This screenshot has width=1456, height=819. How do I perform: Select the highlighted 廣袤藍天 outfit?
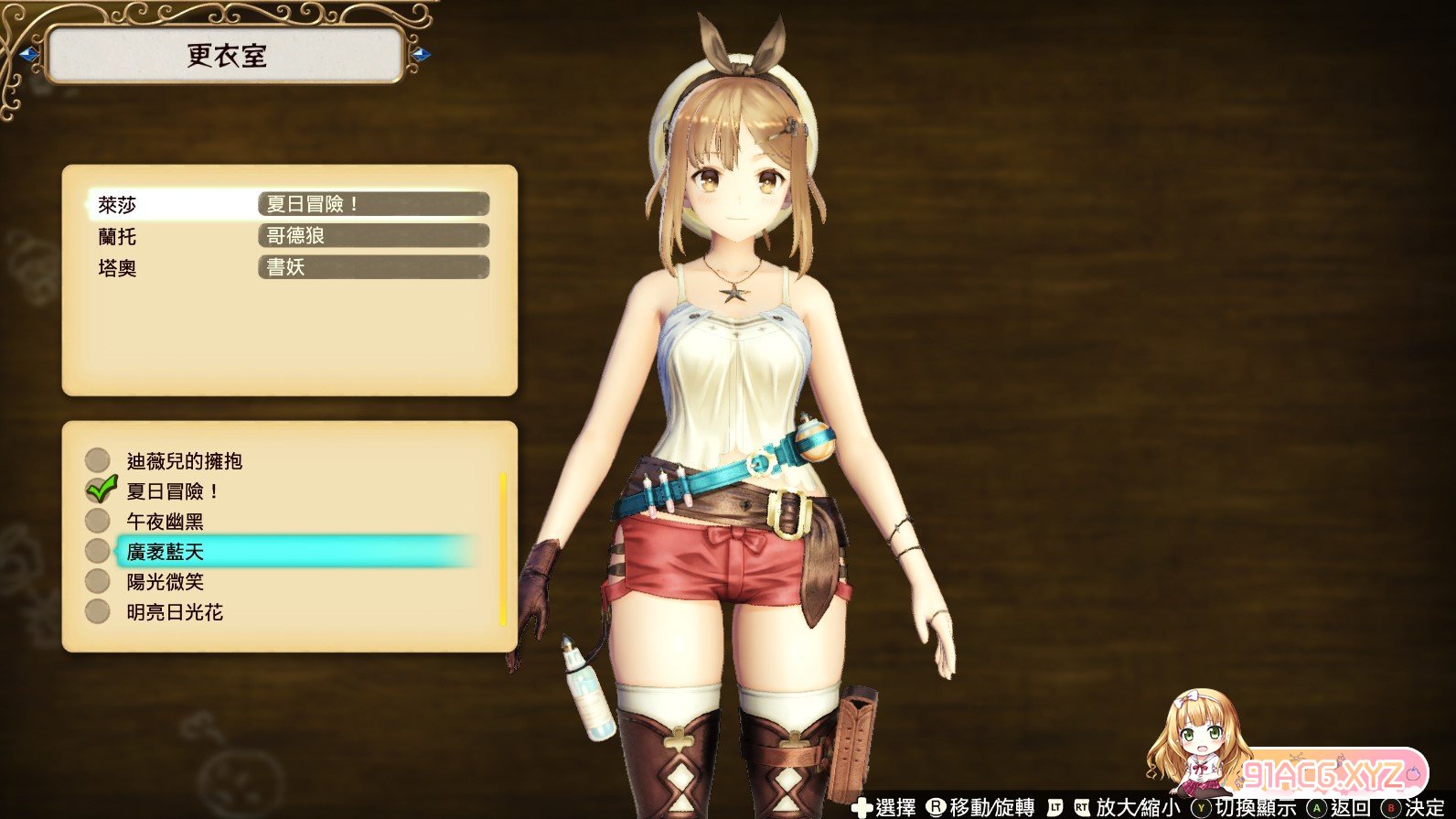(x=165, y=552)
